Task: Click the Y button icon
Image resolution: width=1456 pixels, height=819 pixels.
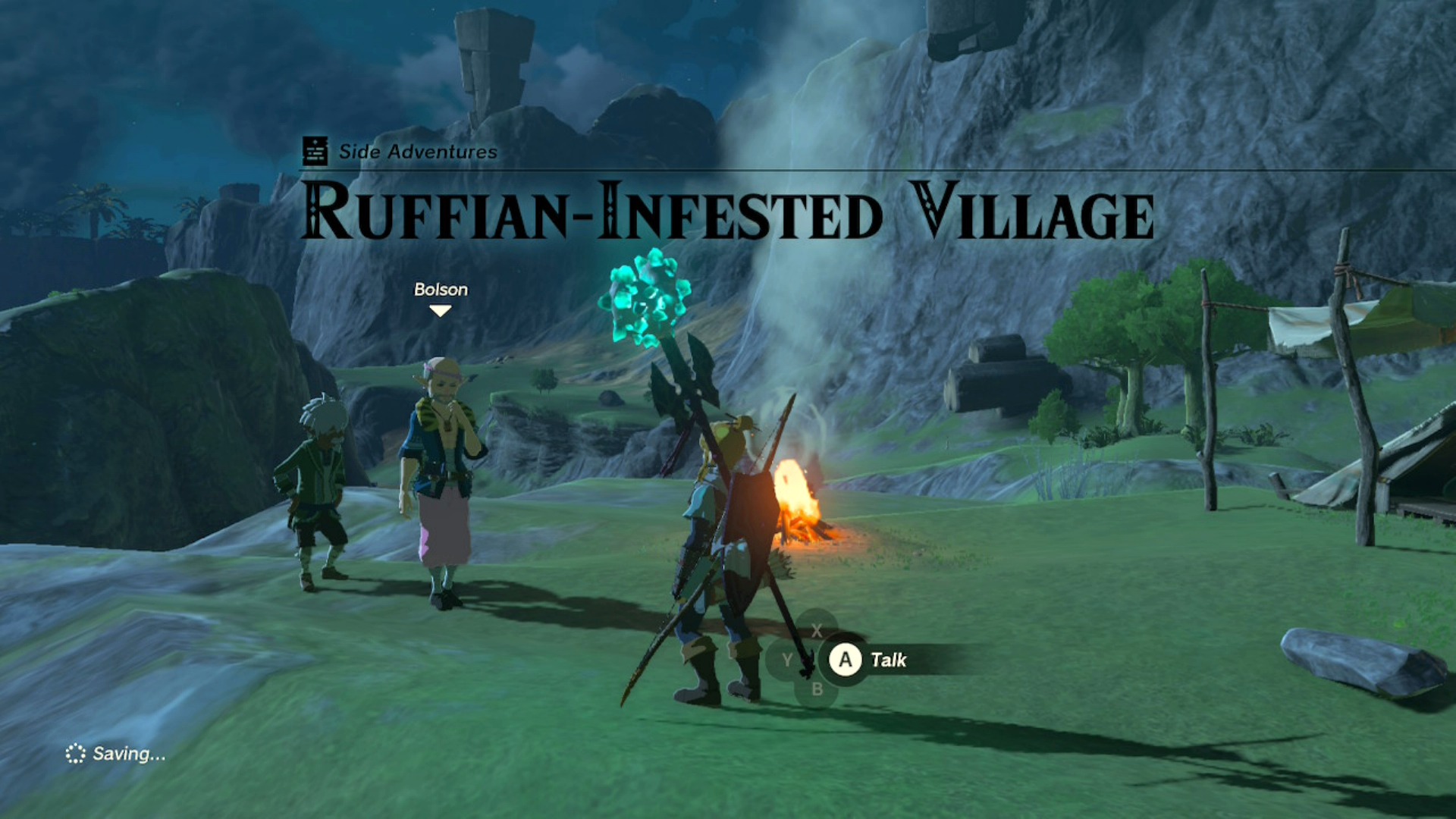Action: point(786,660)
